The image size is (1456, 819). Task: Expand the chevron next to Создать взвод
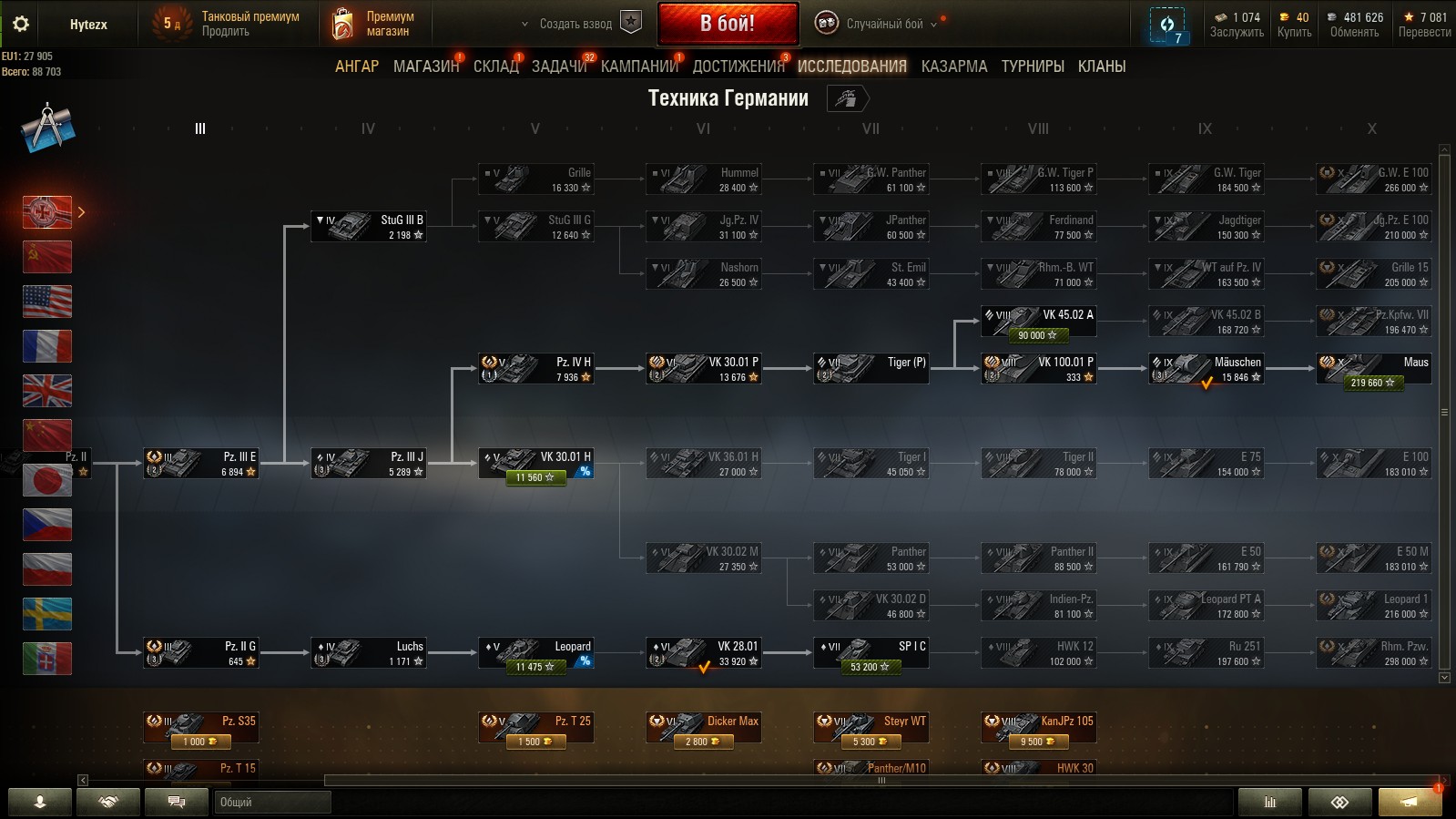(524, 25)
